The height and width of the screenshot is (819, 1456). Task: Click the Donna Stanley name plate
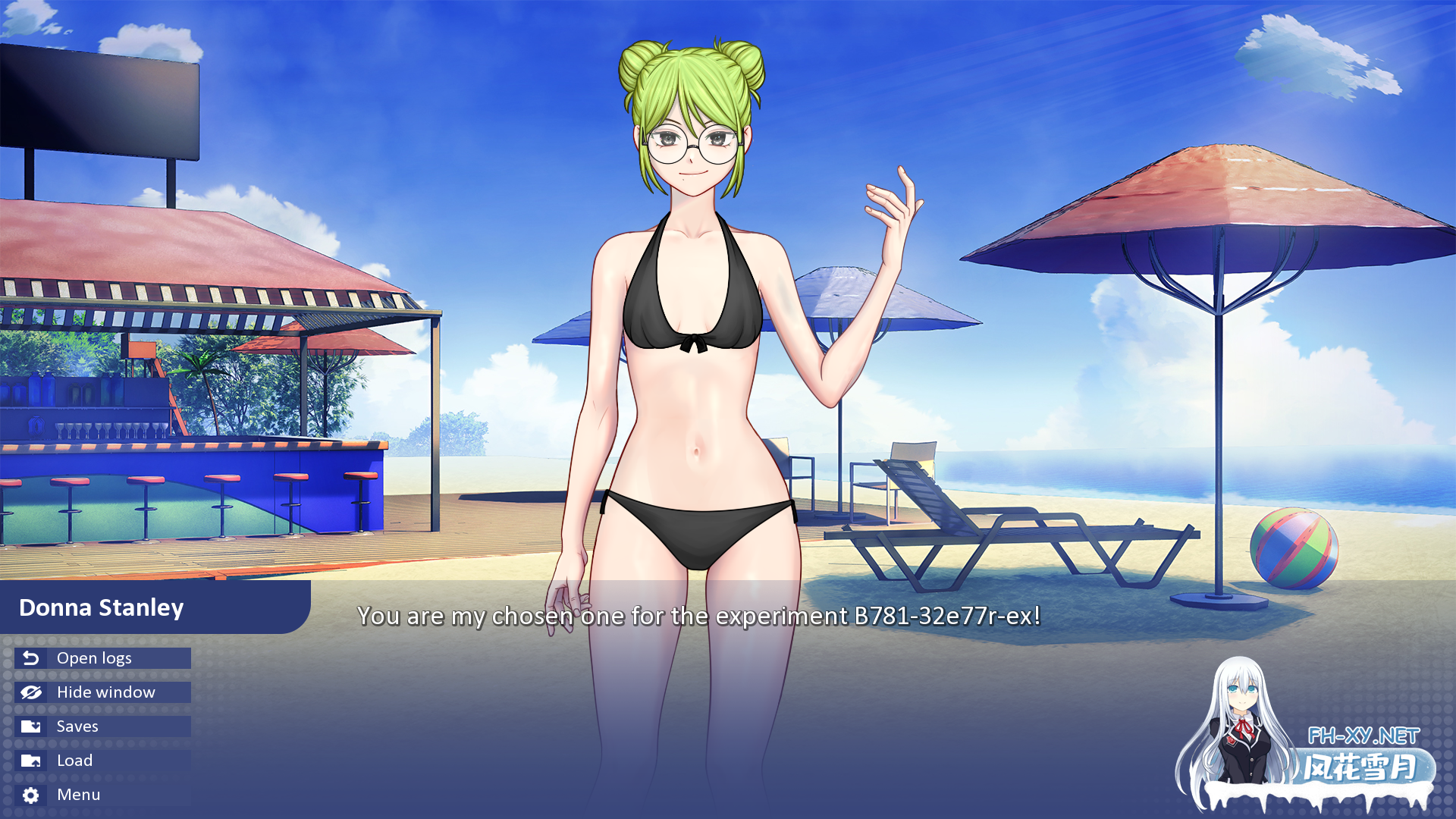click(100, 608)
